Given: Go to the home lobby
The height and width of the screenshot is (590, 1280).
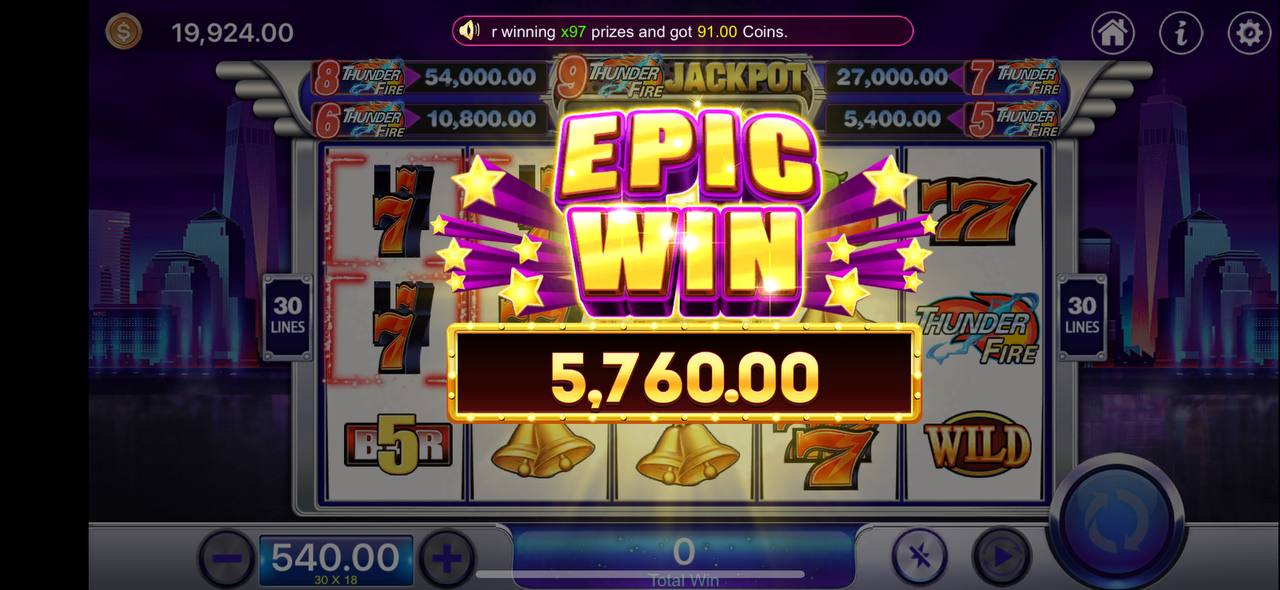Looking at the screenshot, I should [1112, 33].
